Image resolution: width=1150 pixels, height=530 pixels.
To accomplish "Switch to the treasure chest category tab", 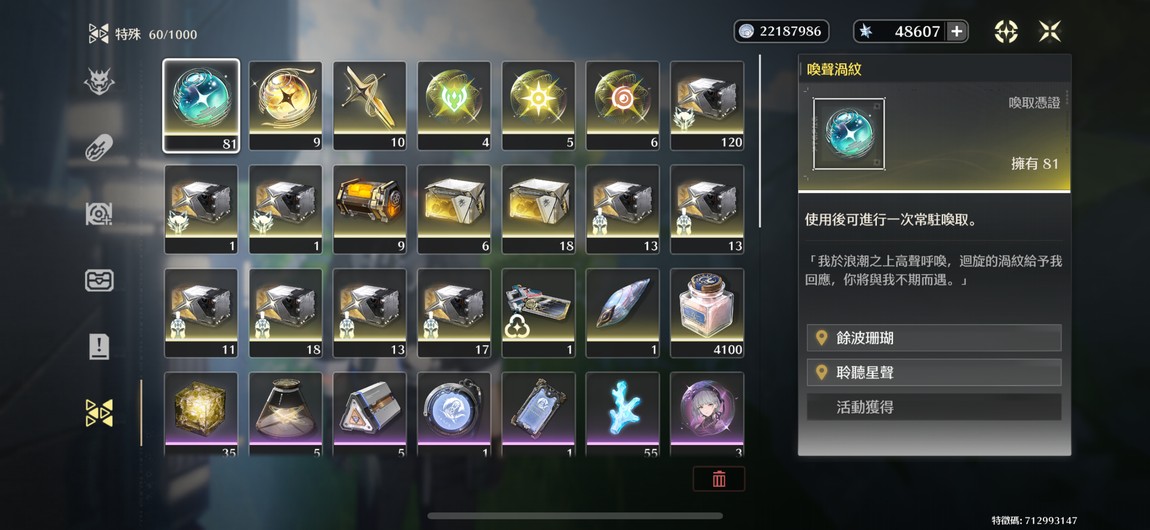I will (99, 280).
